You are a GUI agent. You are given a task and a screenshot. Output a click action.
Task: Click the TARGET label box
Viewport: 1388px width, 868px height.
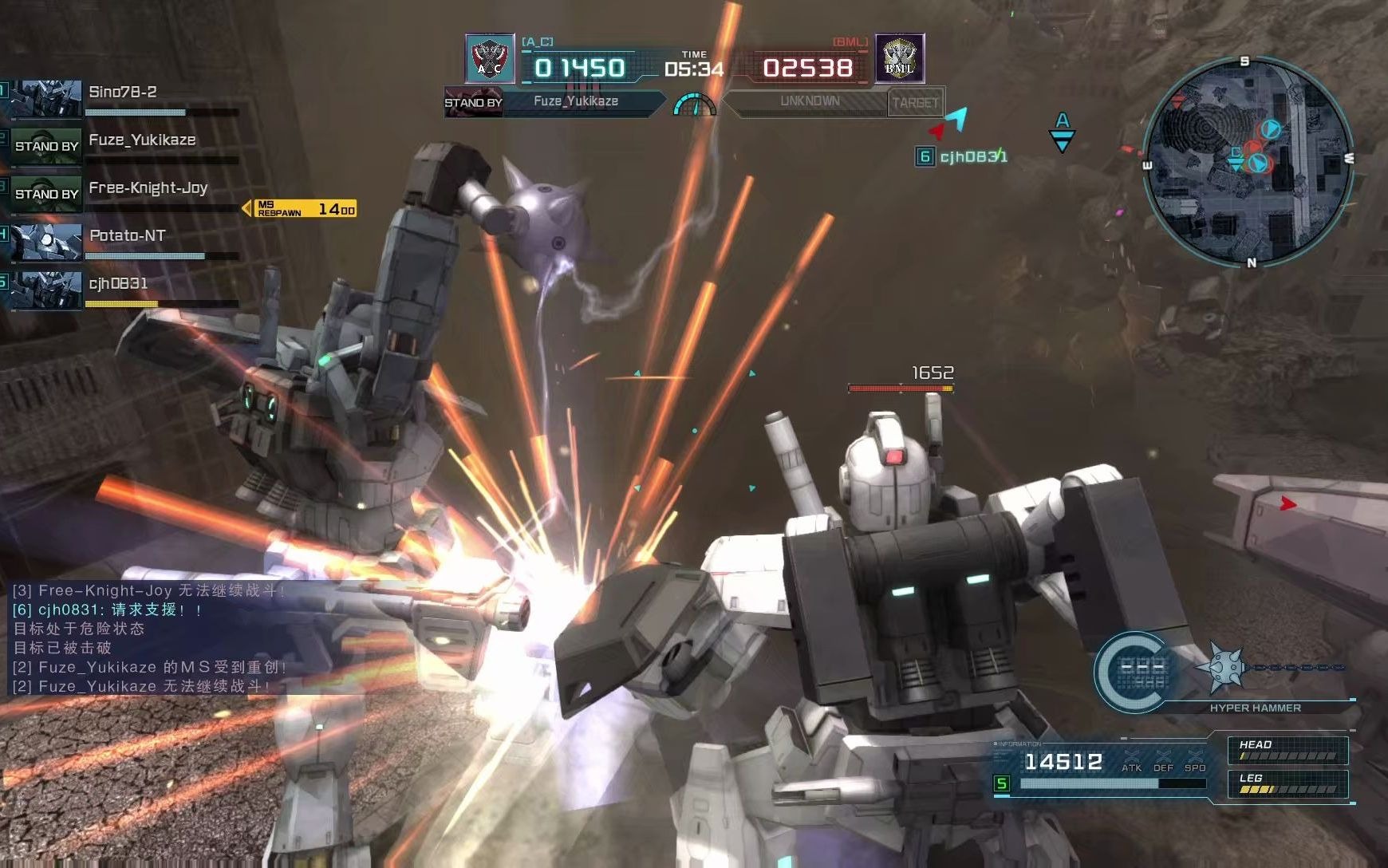click(915, 102)
